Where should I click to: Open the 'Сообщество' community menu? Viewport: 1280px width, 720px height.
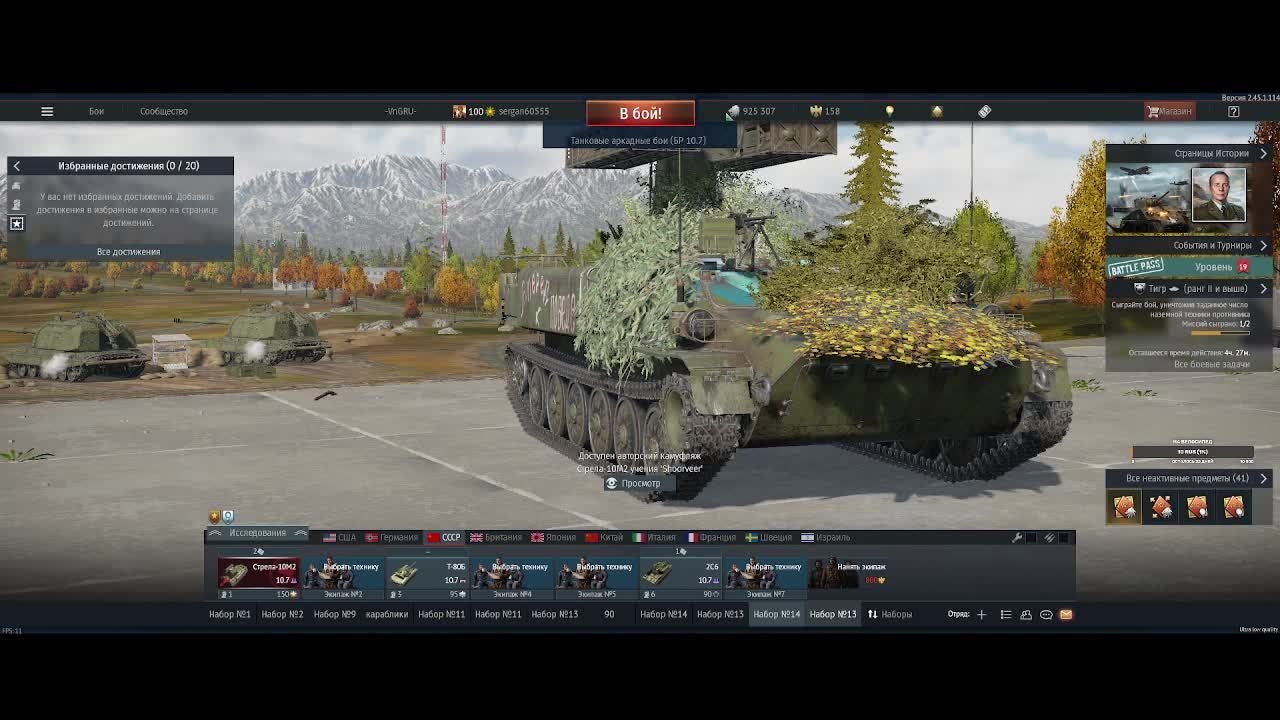point(164,111)
